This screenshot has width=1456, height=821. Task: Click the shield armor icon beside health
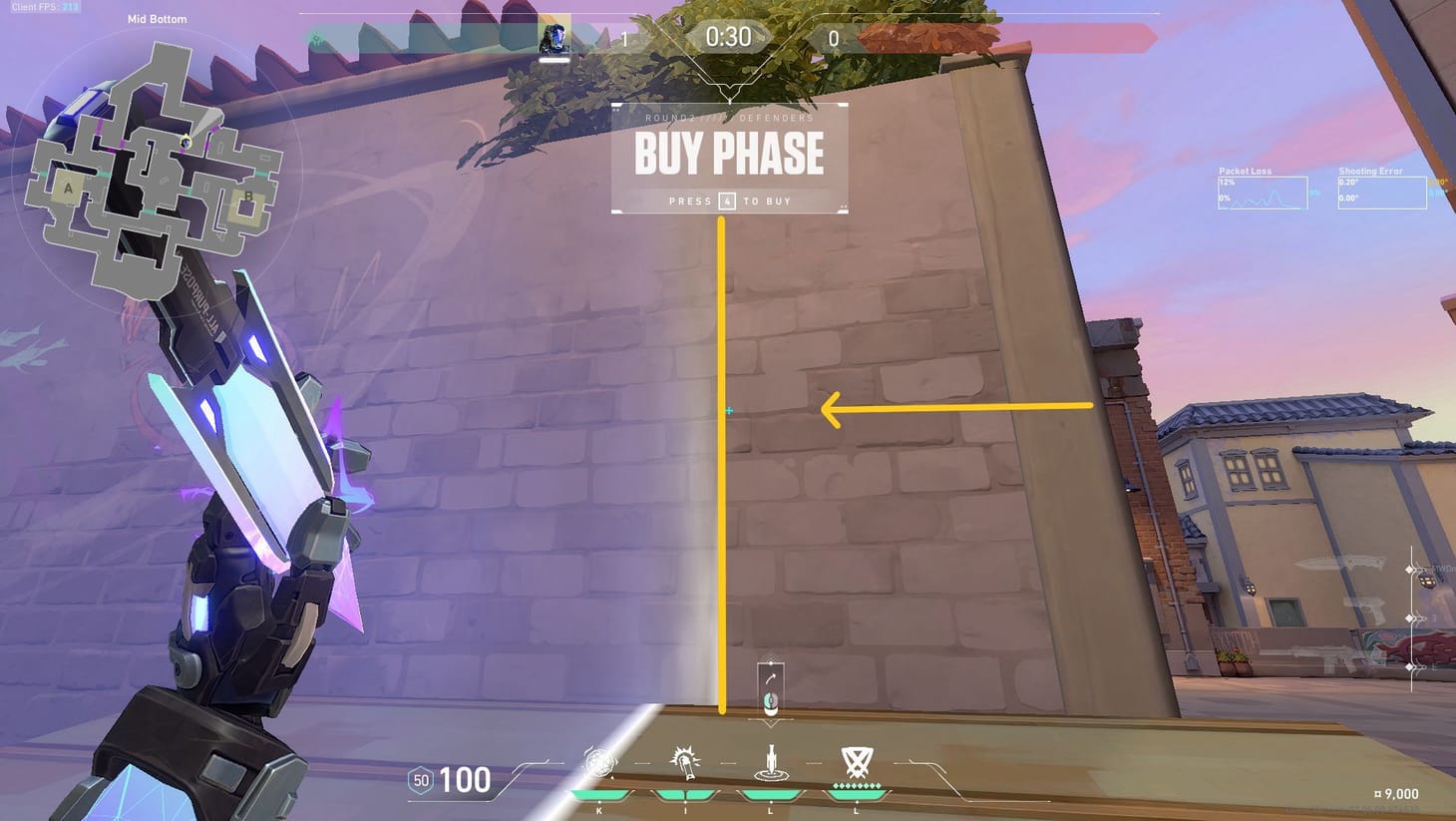[420, 779]
